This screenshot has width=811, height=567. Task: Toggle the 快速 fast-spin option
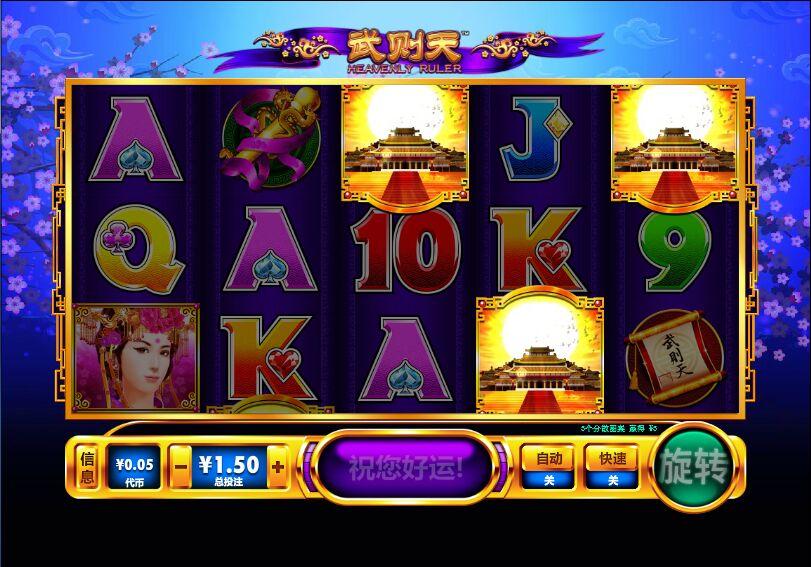tap(612, 467)
